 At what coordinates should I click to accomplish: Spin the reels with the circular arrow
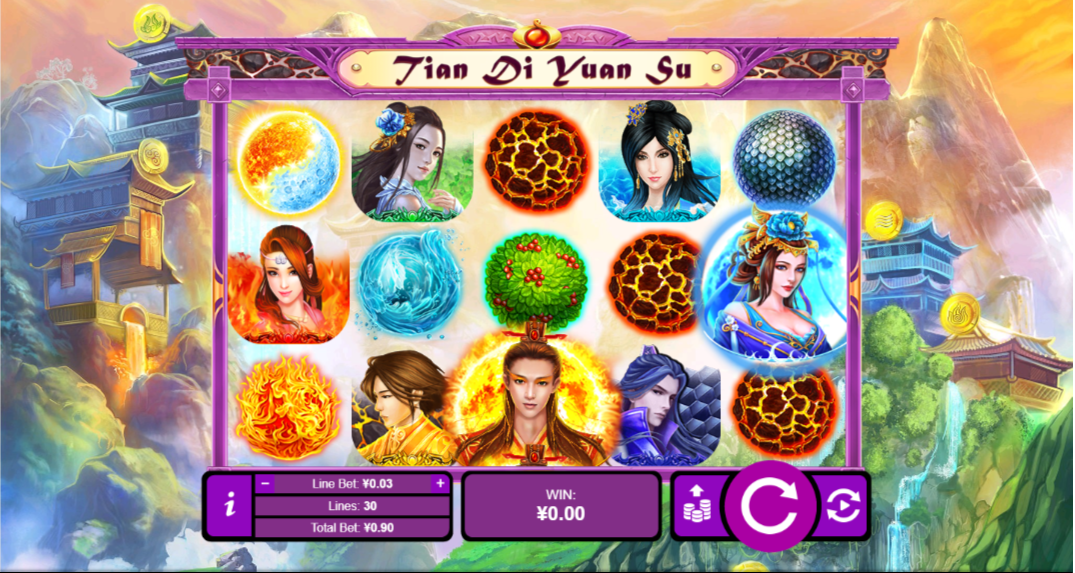pos(767,506)
